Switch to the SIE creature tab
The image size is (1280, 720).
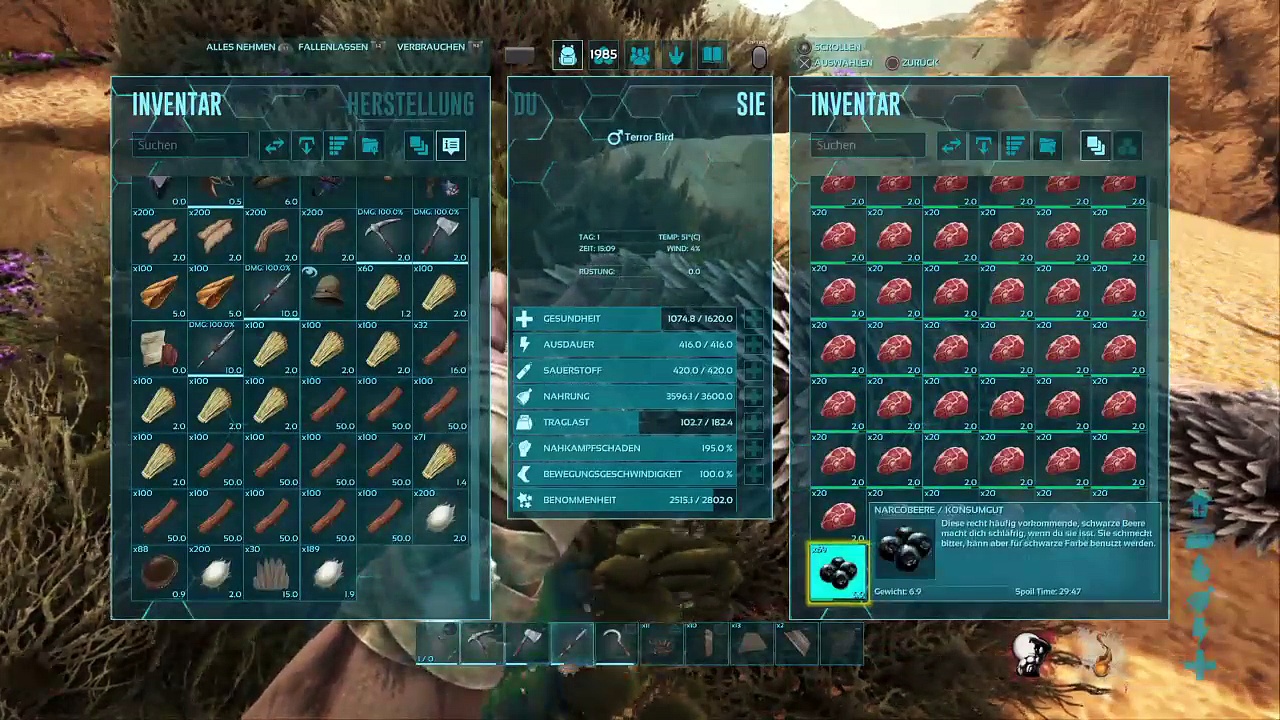[x=750, y=104]
